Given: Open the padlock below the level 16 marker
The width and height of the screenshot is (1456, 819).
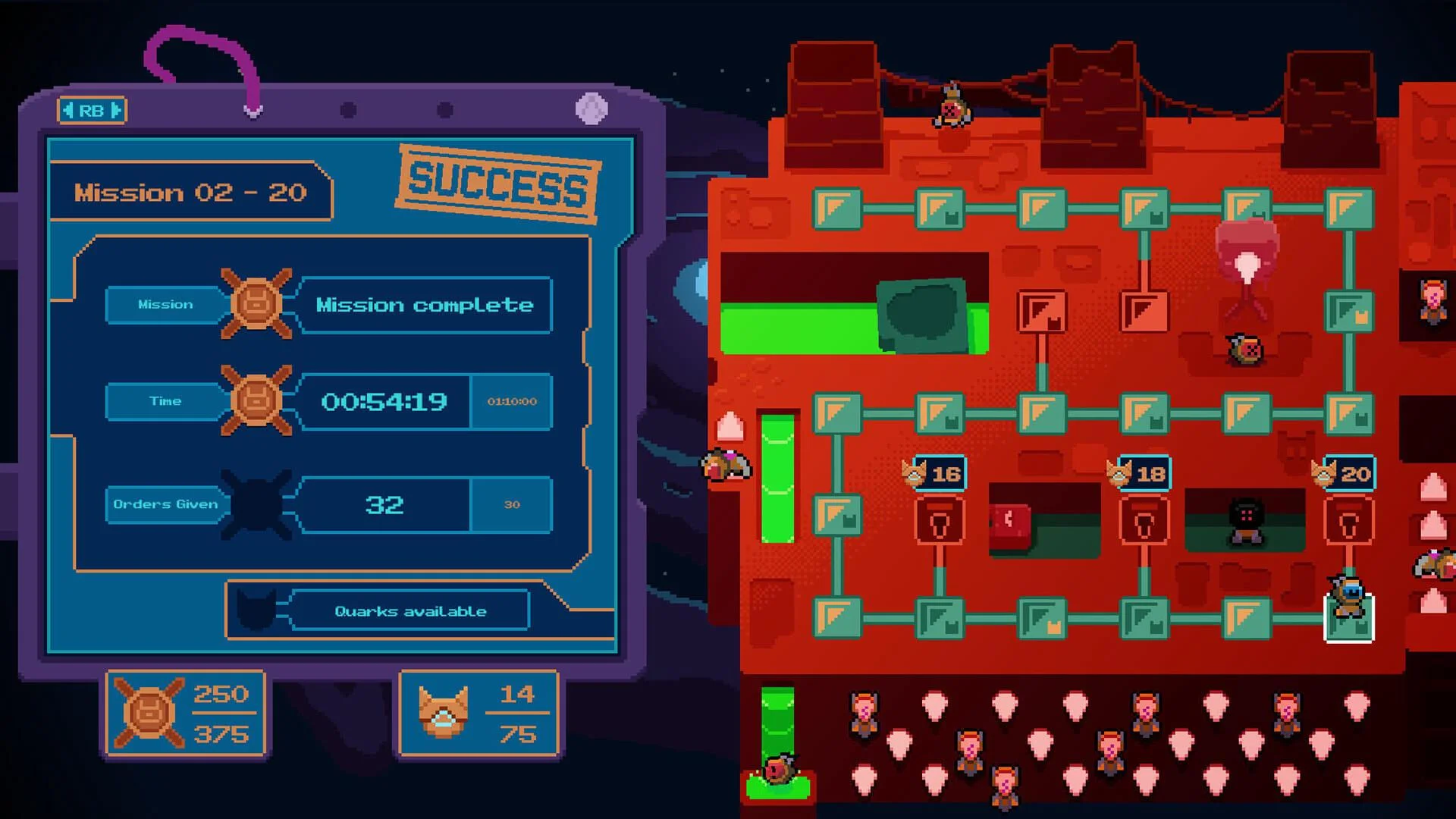Looking at the screenshot, I should [938, 520].
